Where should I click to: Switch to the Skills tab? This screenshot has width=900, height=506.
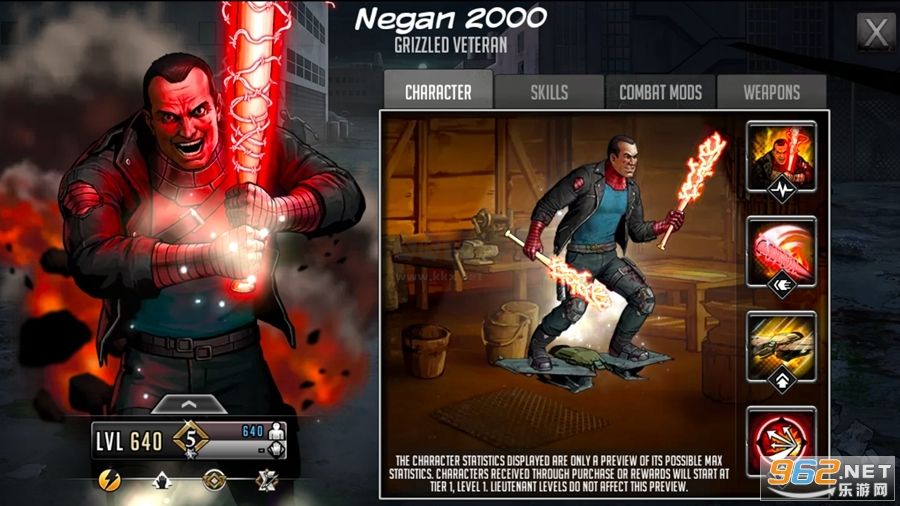tap(549, 92)
